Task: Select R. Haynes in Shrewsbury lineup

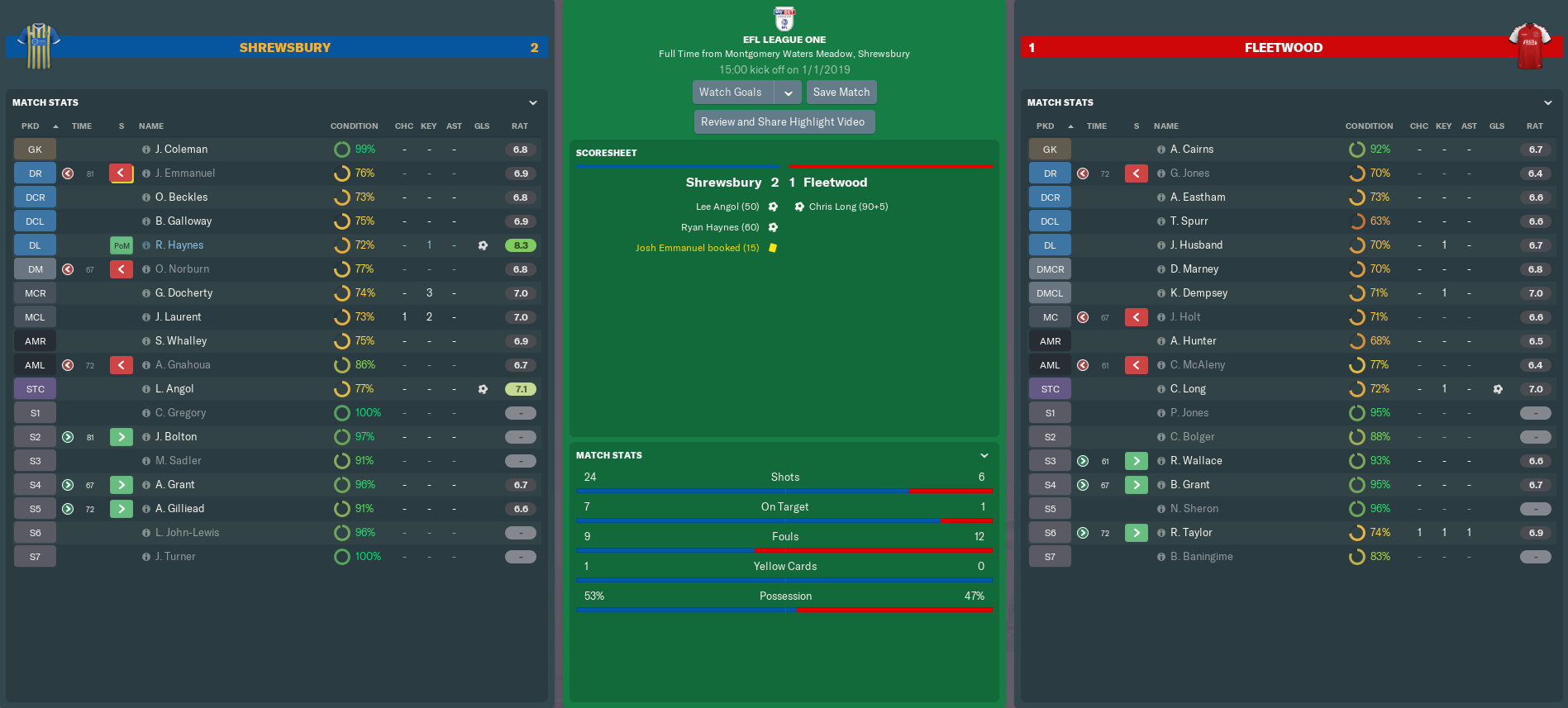Action: pos(179,245)
